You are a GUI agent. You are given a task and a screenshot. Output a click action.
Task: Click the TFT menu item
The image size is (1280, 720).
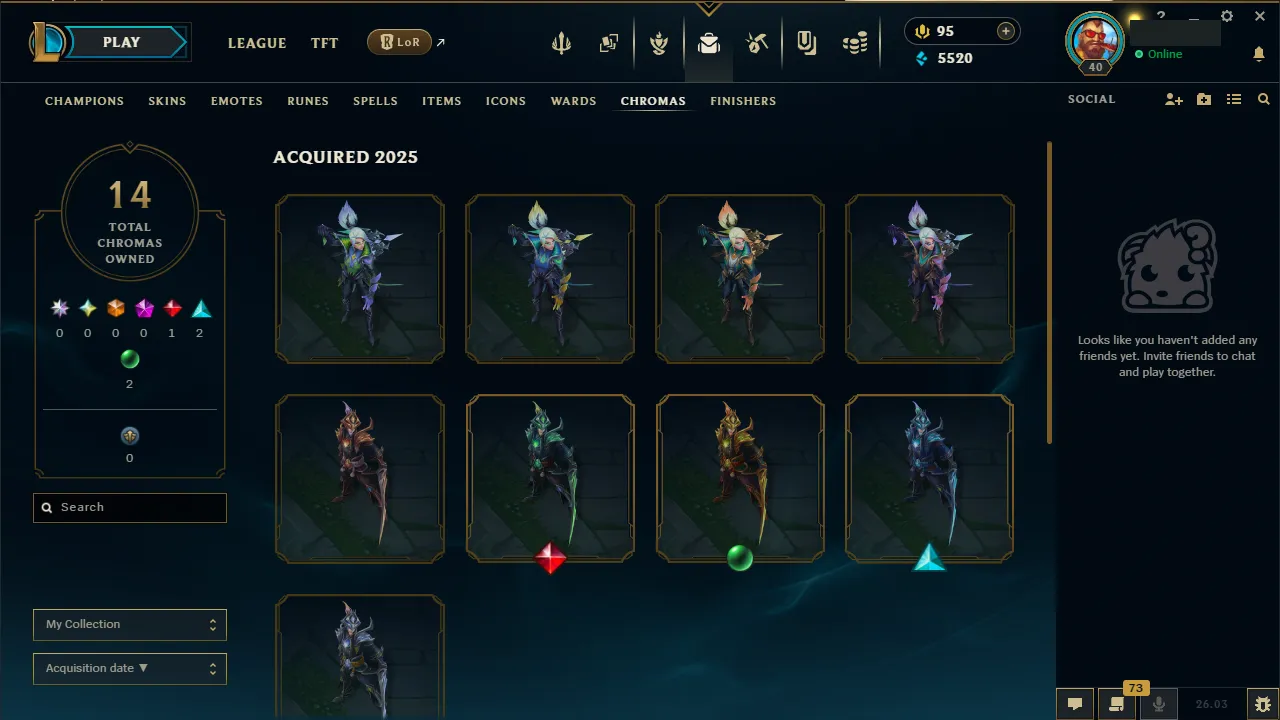coord(324,43)
